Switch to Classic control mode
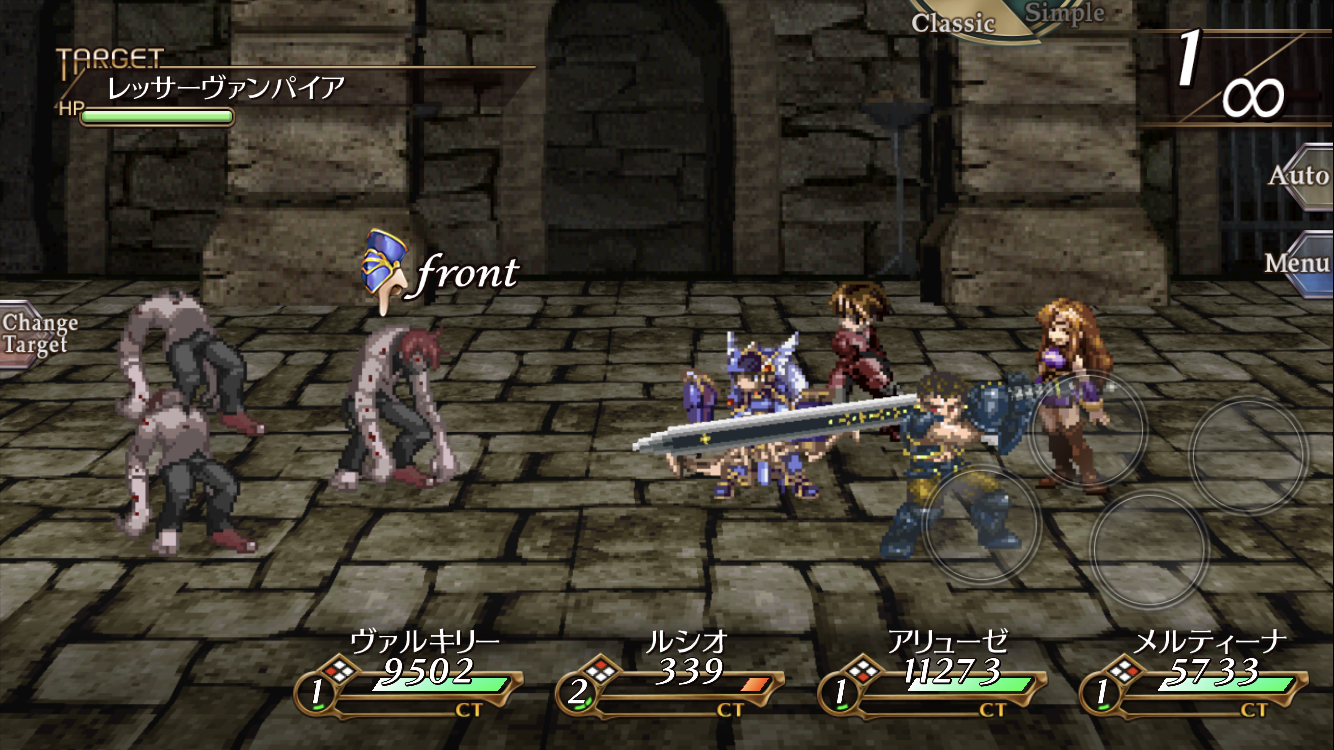Image resolution: width=1334 pixels, height=750 pixels. point(952,21)
